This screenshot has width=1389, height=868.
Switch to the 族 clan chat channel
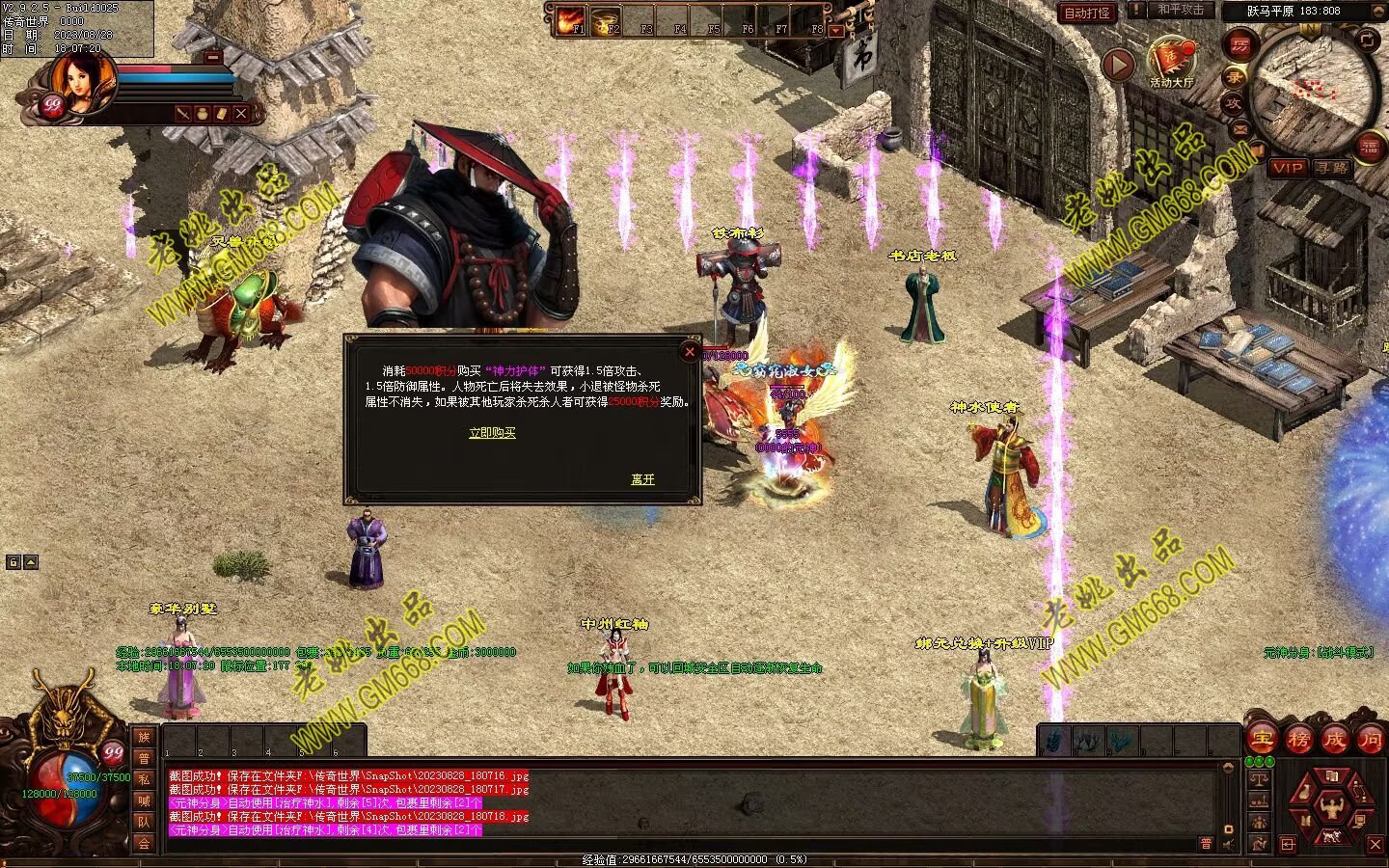144,737
